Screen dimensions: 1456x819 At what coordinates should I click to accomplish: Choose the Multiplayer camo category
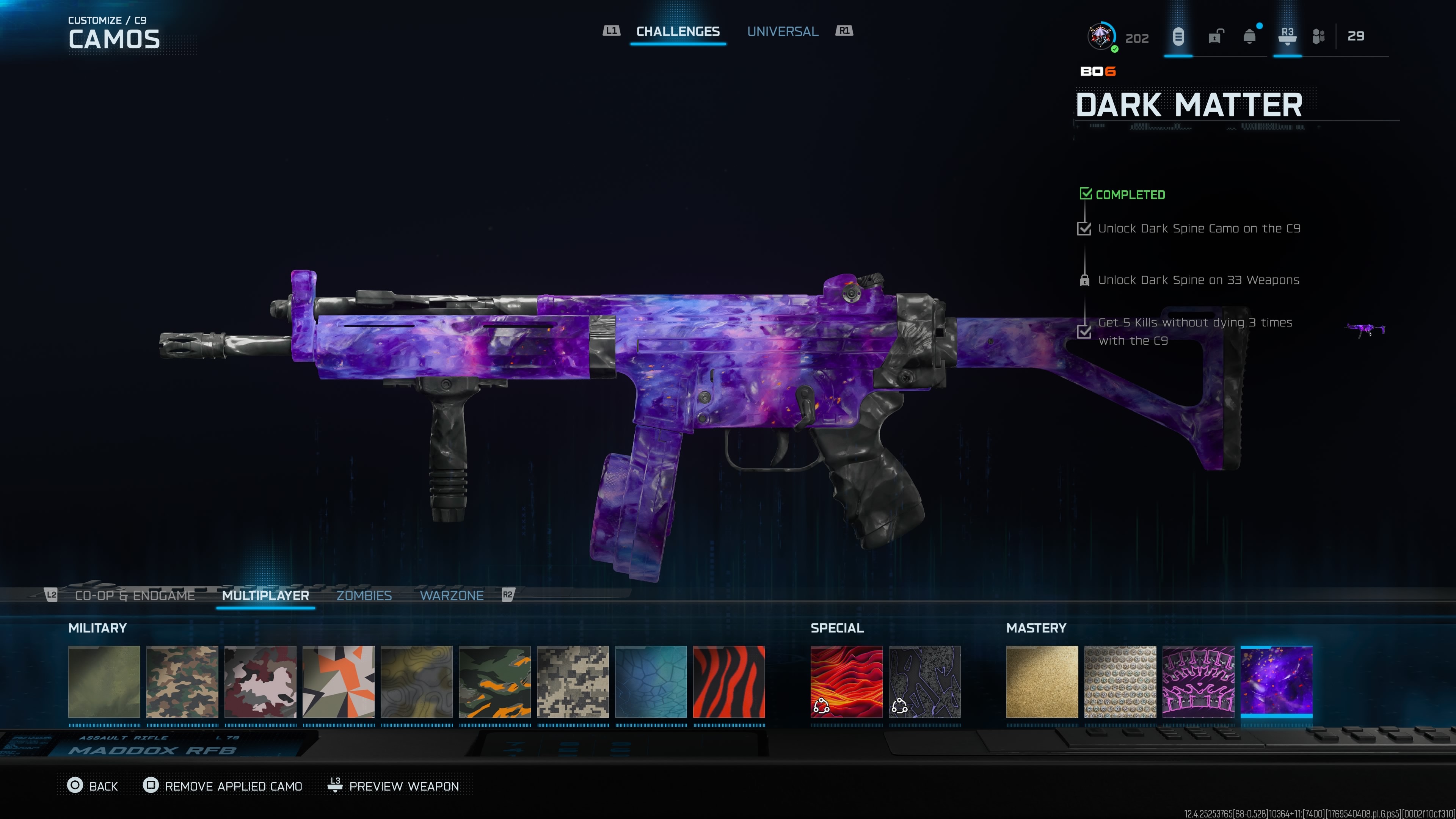point(265,595)
